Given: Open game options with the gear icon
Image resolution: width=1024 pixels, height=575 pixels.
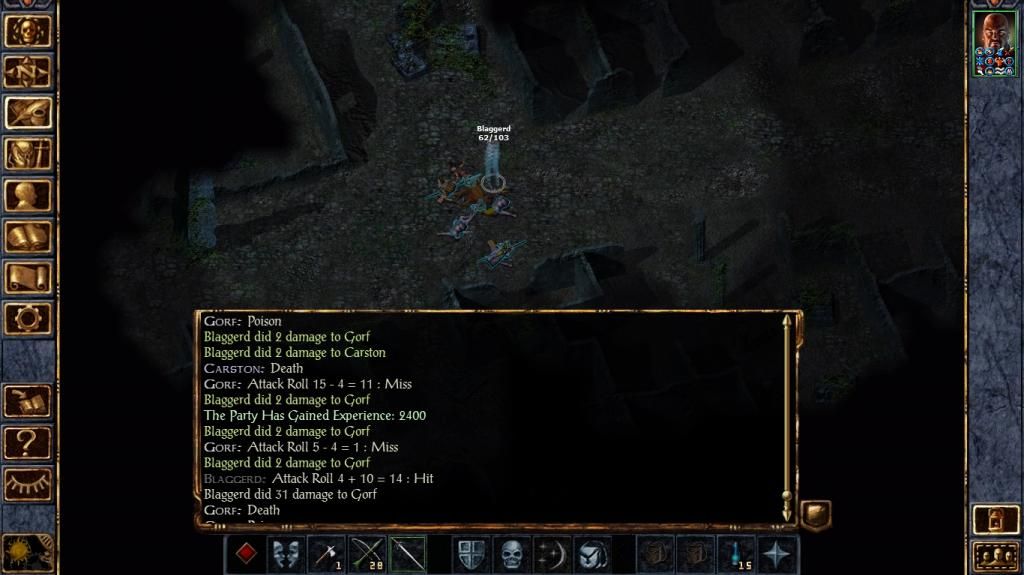Looking at the screenshot, I should [28, 318].
